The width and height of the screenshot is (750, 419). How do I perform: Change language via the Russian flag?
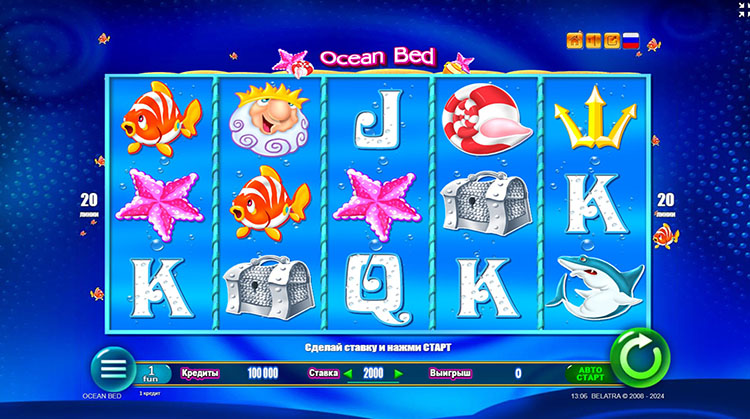point(631,41)
